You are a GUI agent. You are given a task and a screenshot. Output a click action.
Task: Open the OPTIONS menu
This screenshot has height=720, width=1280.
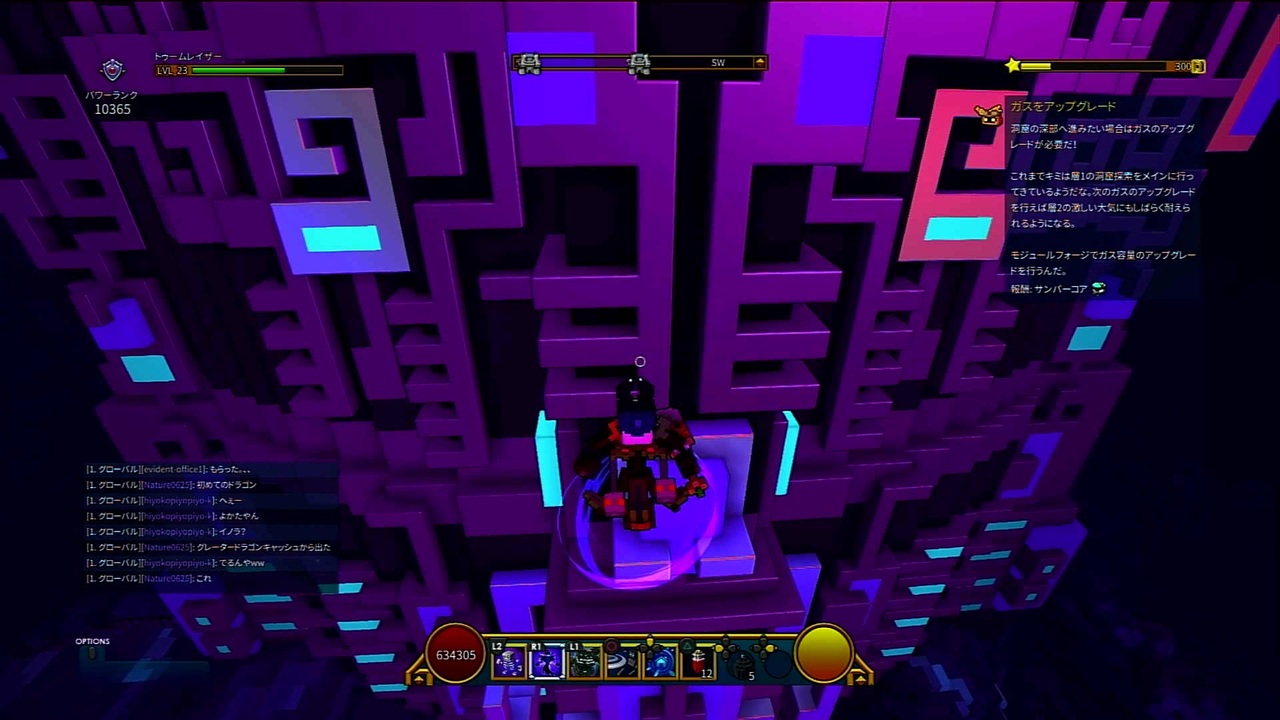92,641
